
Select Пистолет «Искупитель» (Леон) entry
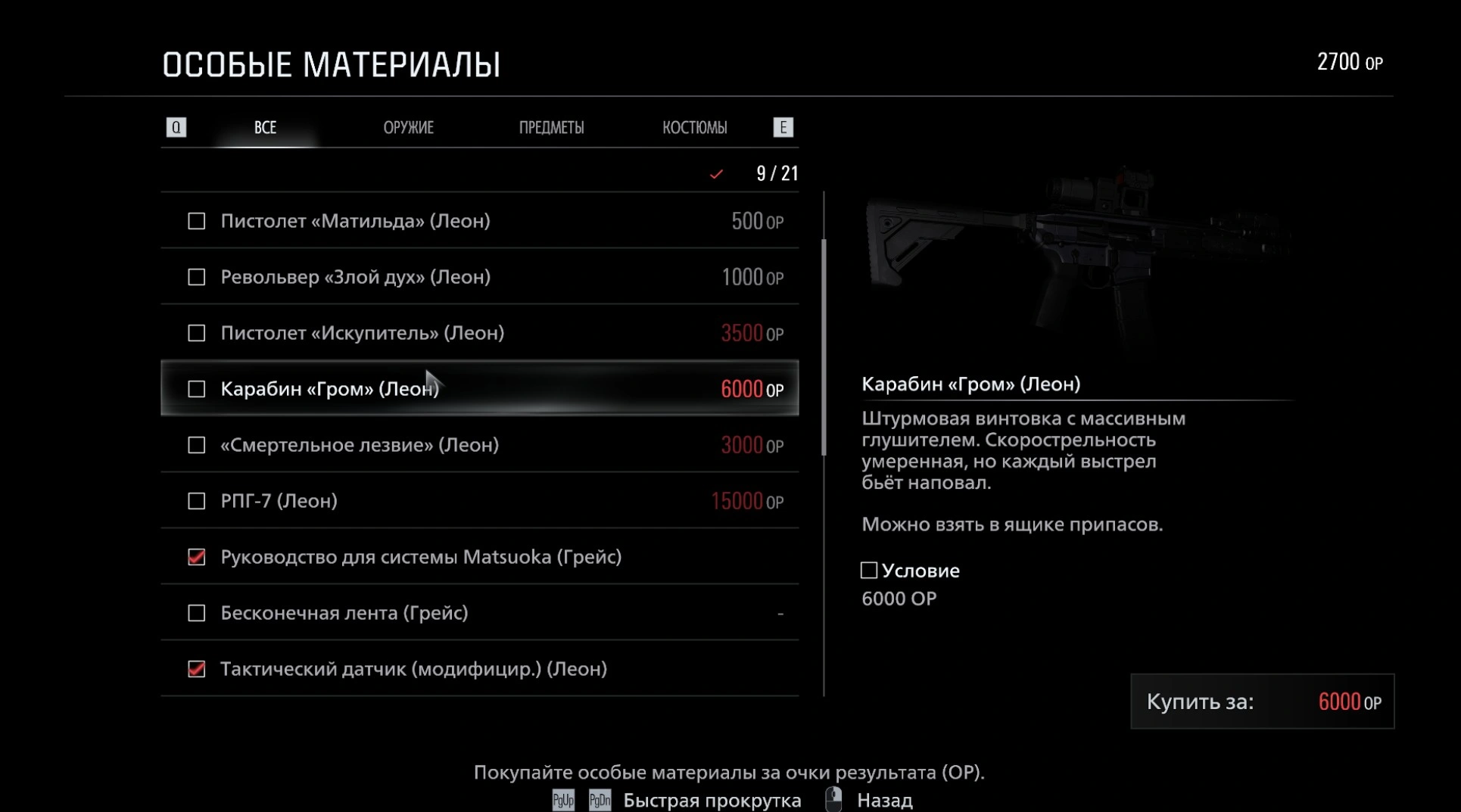click(479, 333)
